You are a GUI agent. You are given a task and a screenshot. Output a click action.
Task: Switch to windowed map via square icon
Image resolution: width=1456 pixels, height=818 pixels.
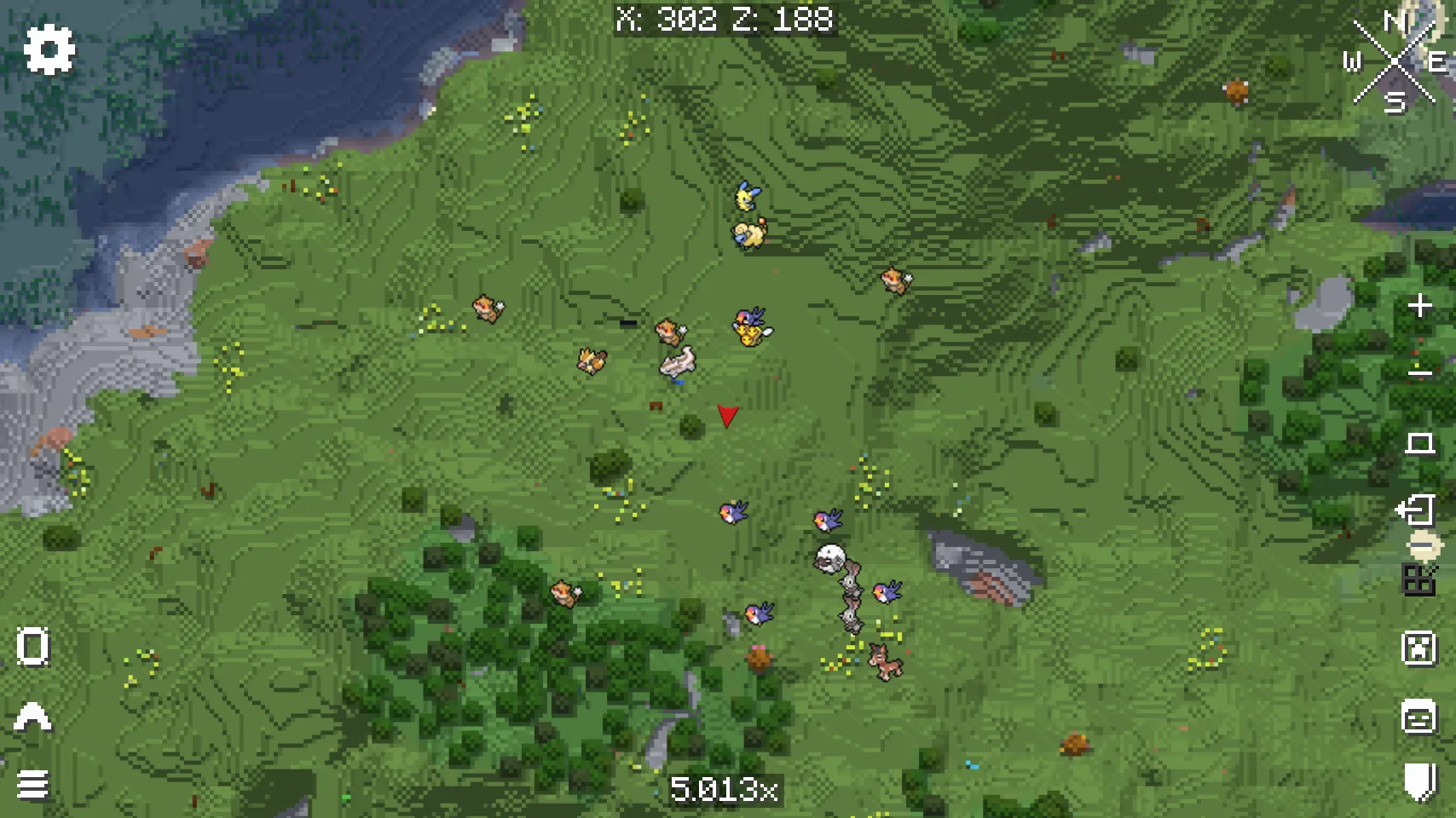click(x=1418, y=443)
